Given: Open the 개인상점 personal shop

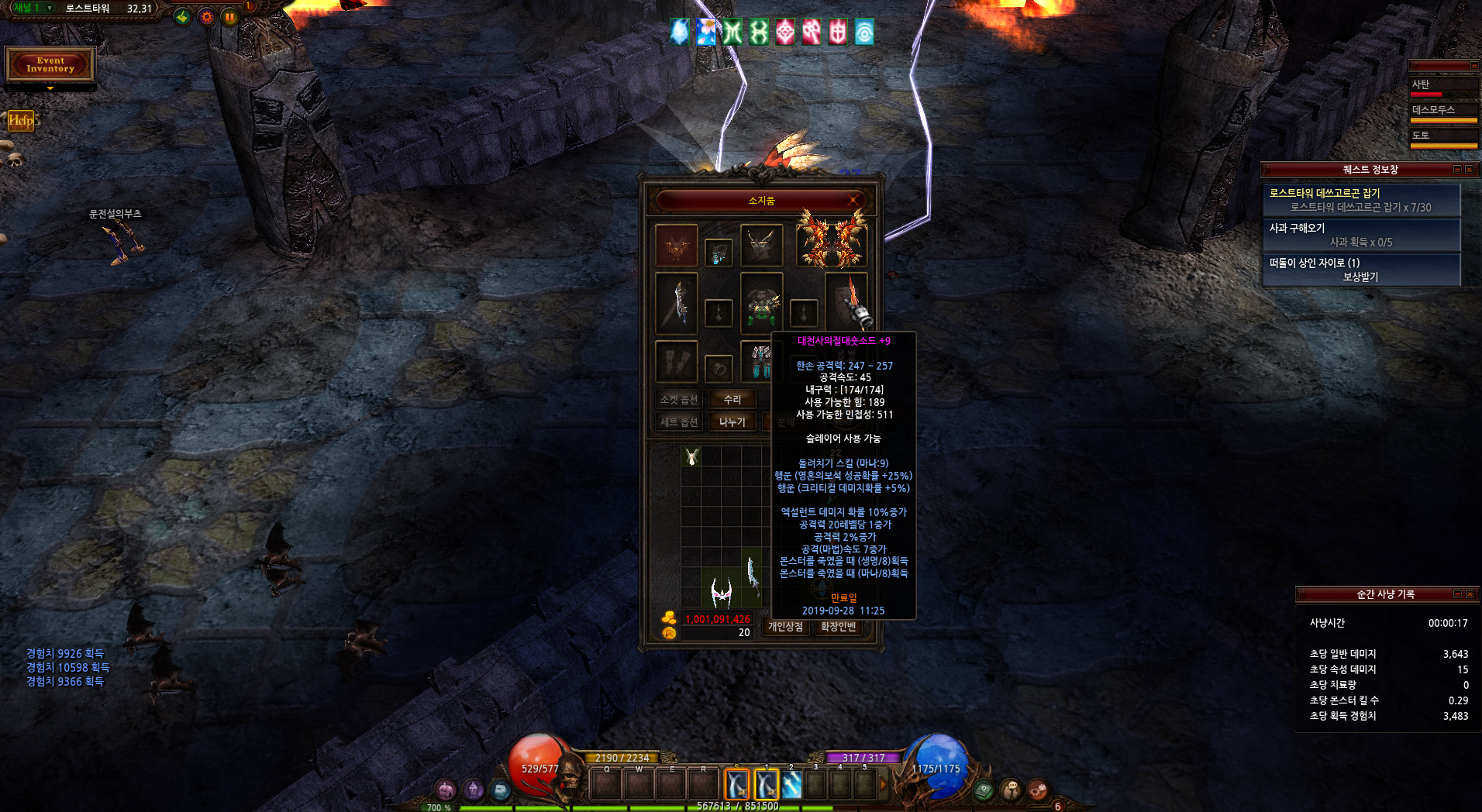Looking at the screenshot, I should (x=785, y=626).
